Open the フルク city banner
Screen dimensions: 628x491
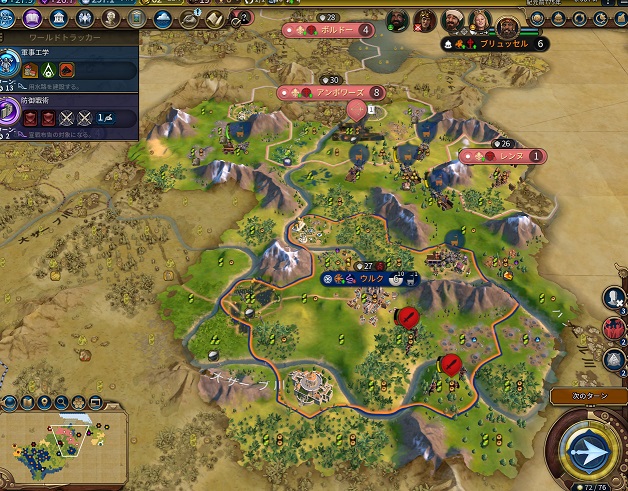pos(366,278)
